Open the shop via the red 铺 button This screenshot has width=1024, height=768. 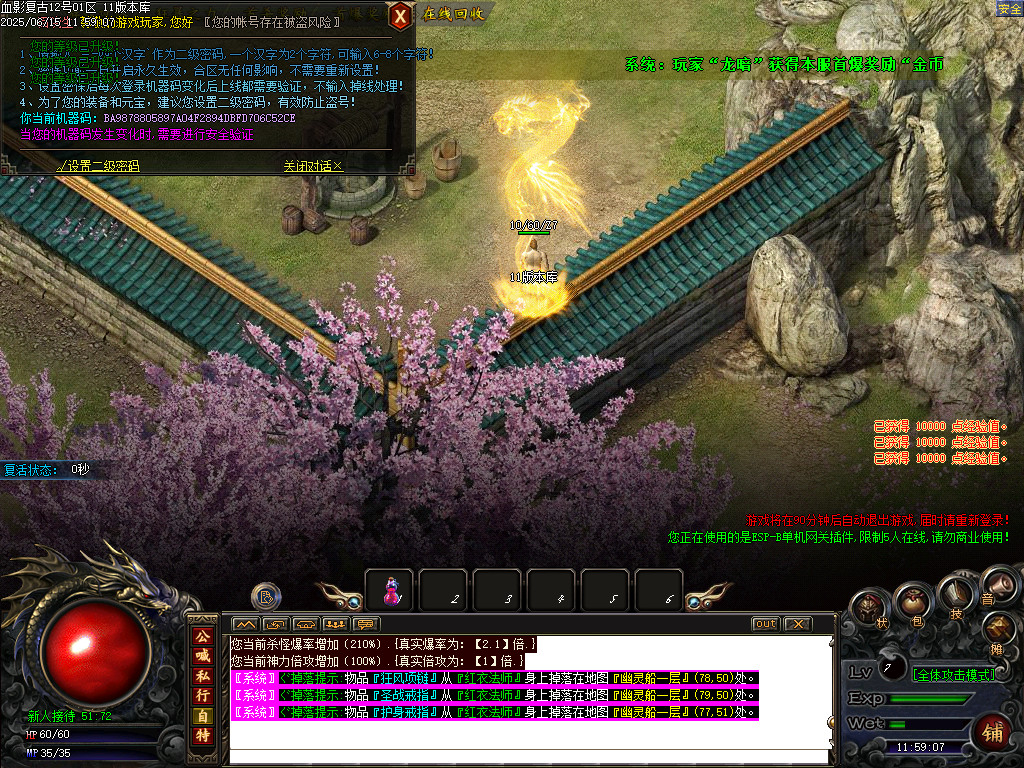993,732
